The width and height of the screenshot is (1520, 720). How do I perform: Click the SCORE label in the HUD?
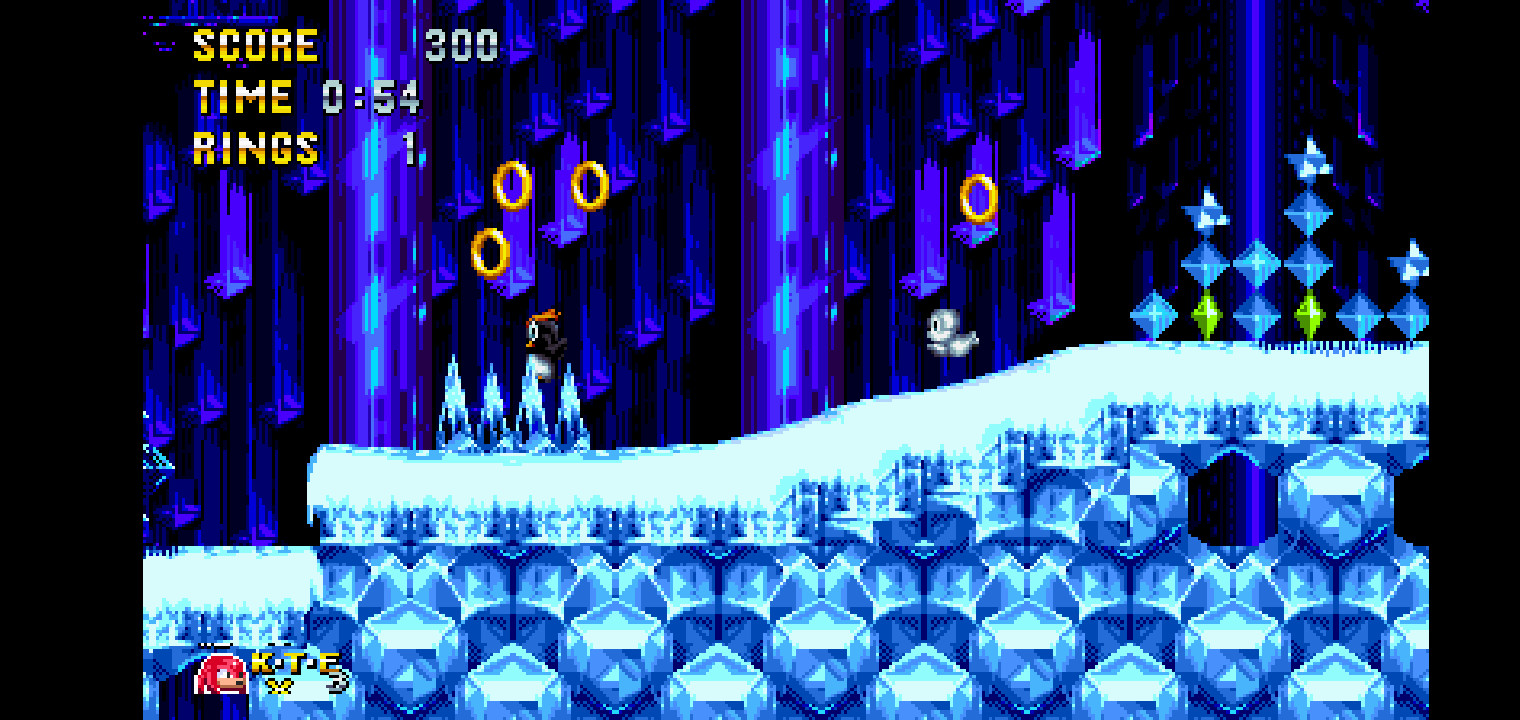tap(255, 44)
